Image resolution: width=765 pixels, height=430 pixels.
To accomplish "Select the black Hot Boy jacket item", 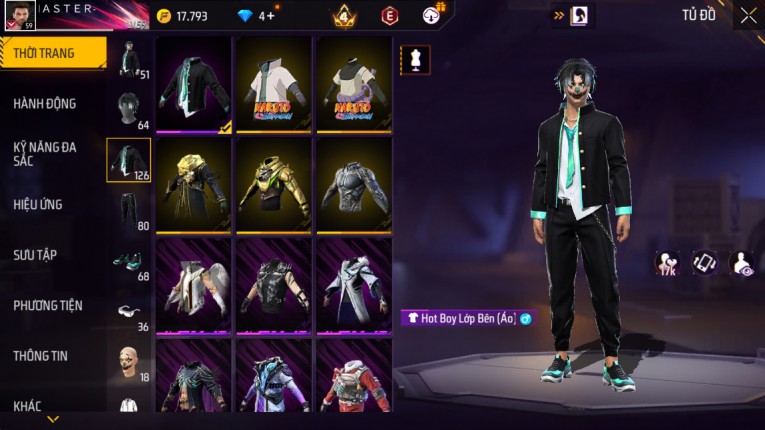I will 194,86.
